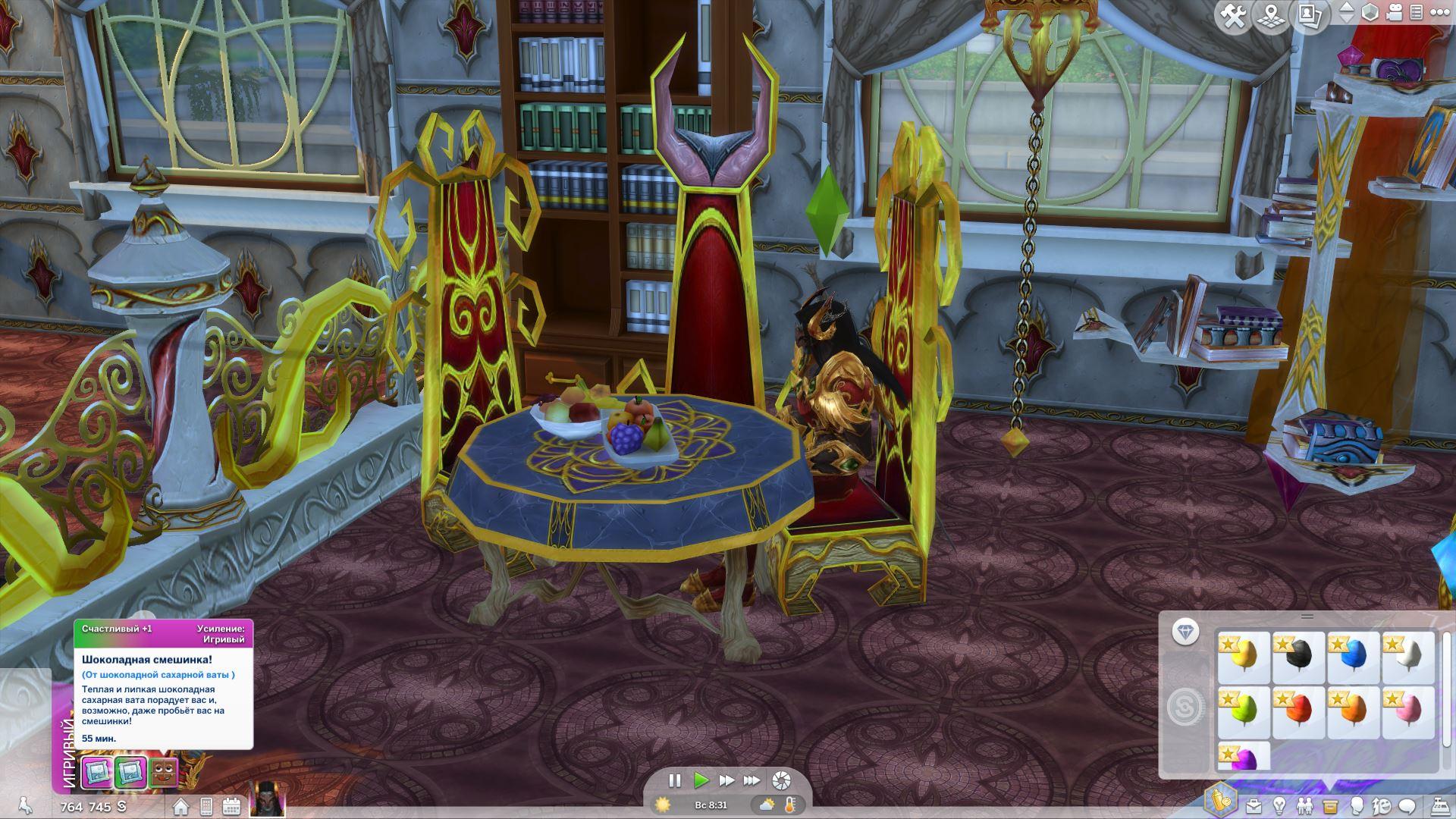This screenshot has width=1456, height=819.
Task: Pause the game
Action: click(x=674, y=780)
